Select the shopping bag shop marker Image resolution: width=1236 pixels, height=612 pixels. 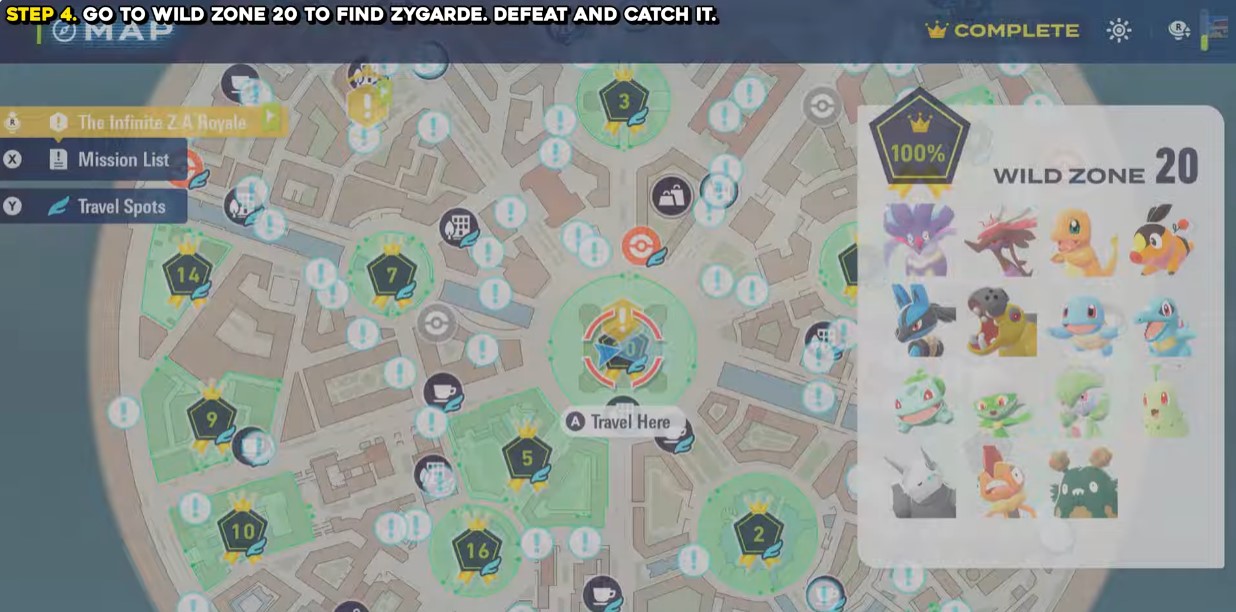[x=671, y=195]
